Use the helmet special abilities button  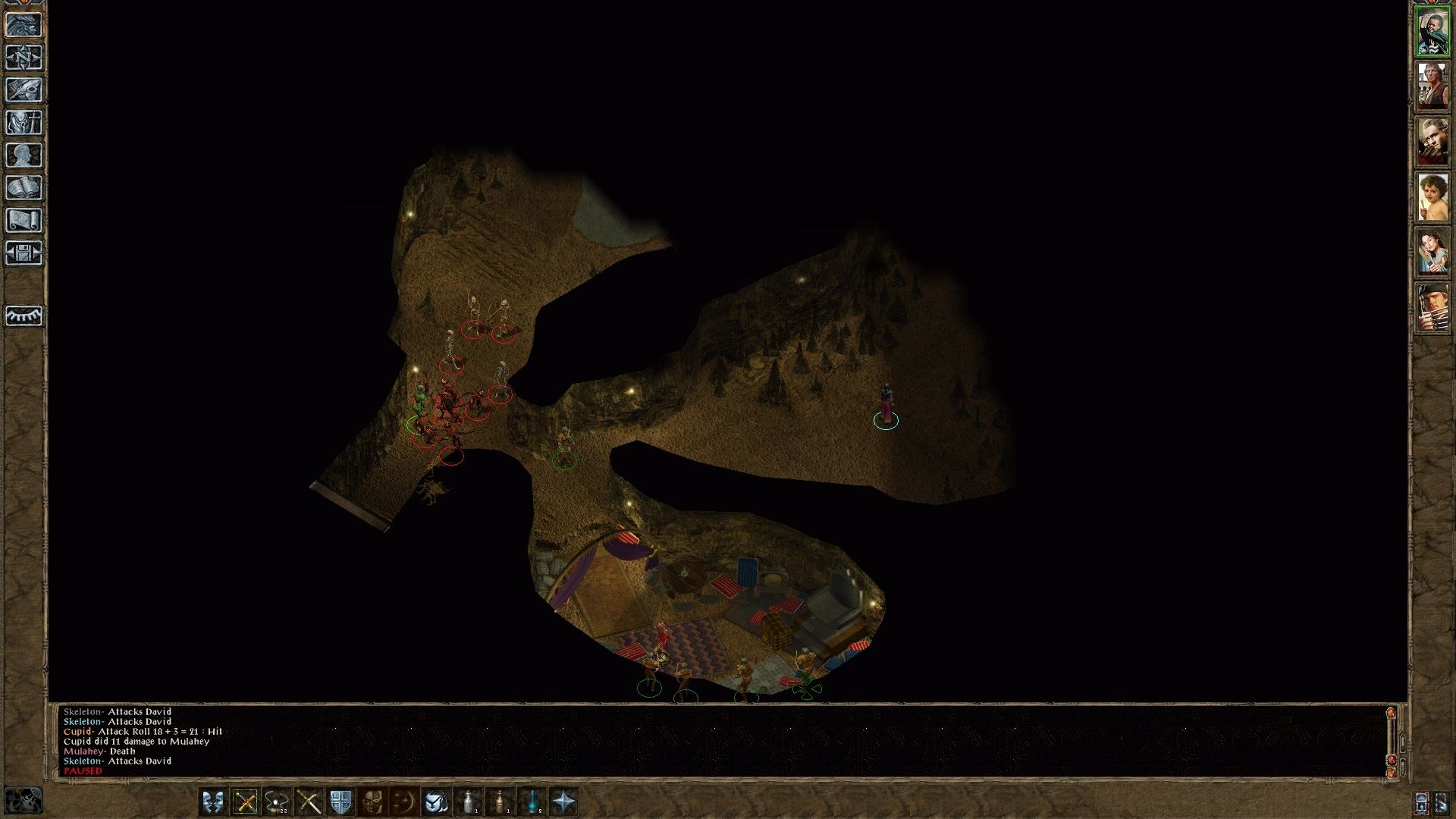(x=372, y=802)
